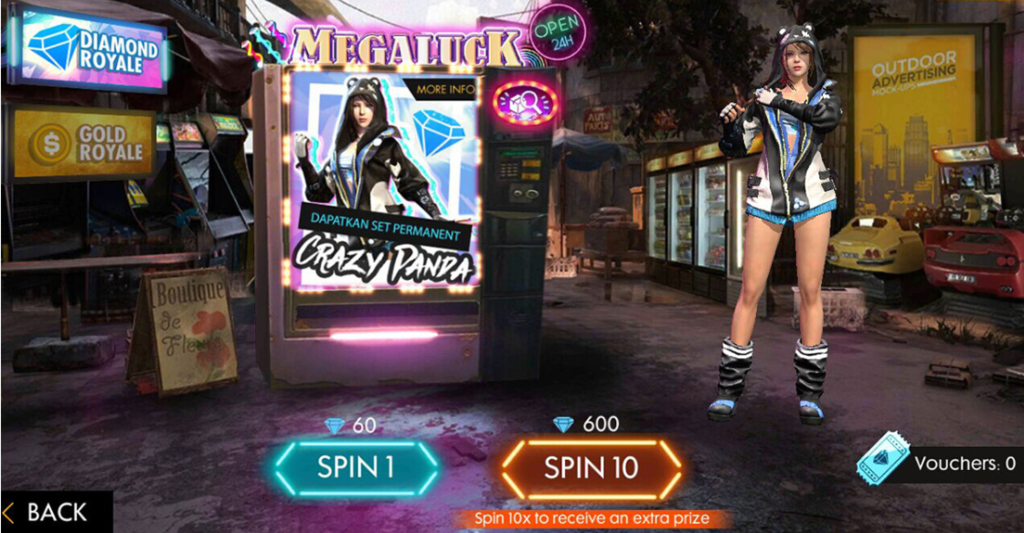
Task: Activate the Spin 10 button
Action: click(591, 467)
